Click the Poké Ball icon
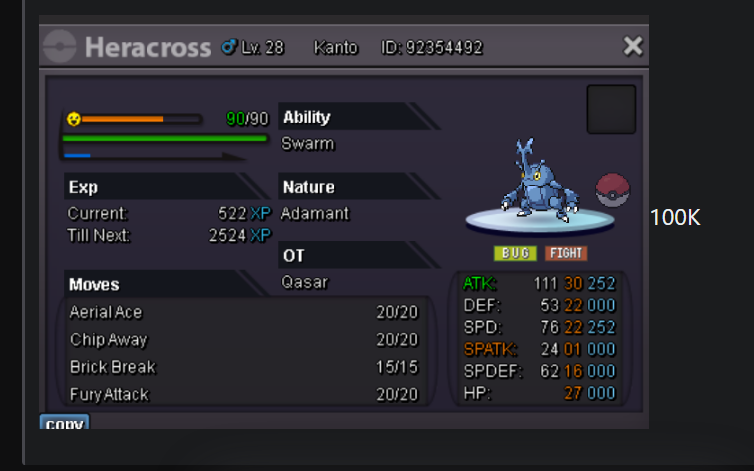754x471 pixels. (612, 189)
